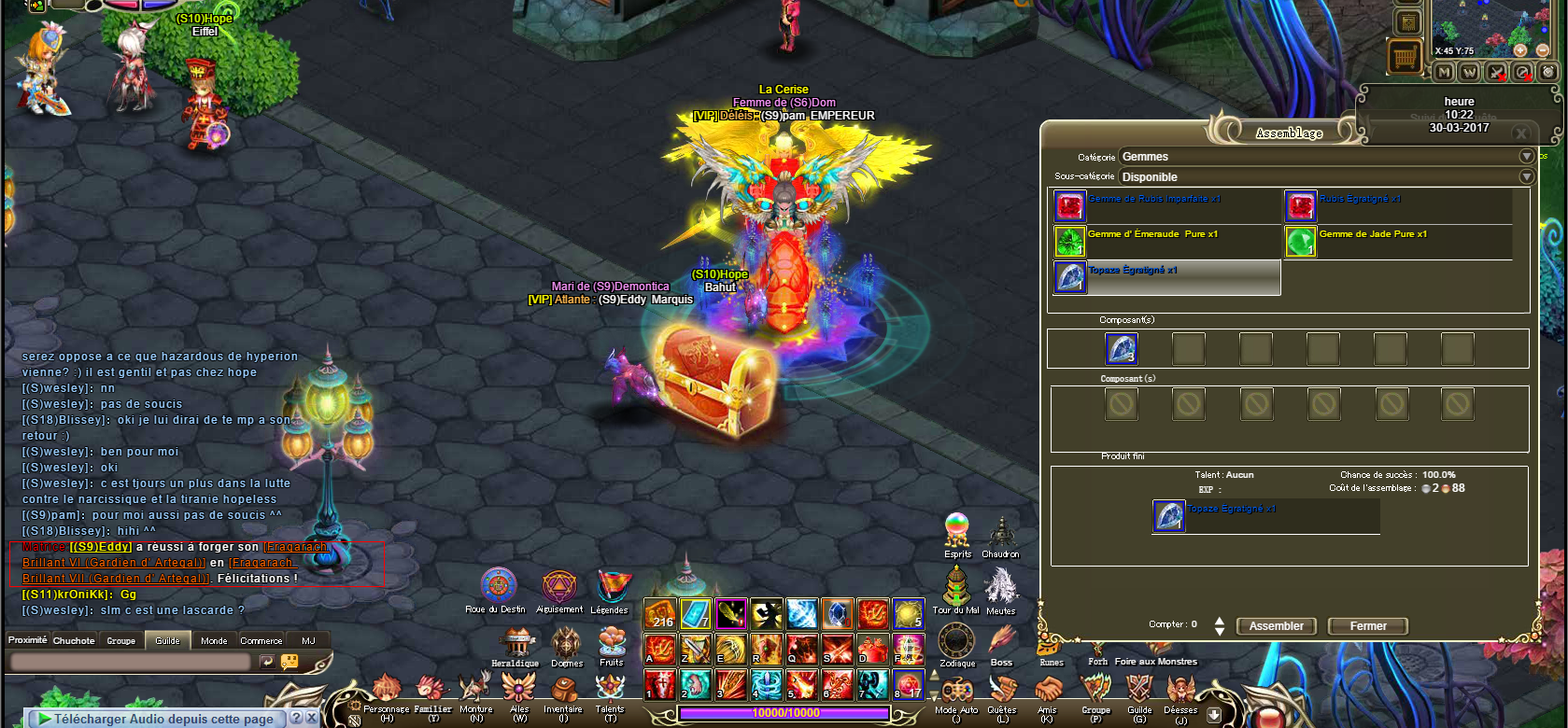Open the Chuchote chat tab
The image size is (1568, 728).
(74, 641)
